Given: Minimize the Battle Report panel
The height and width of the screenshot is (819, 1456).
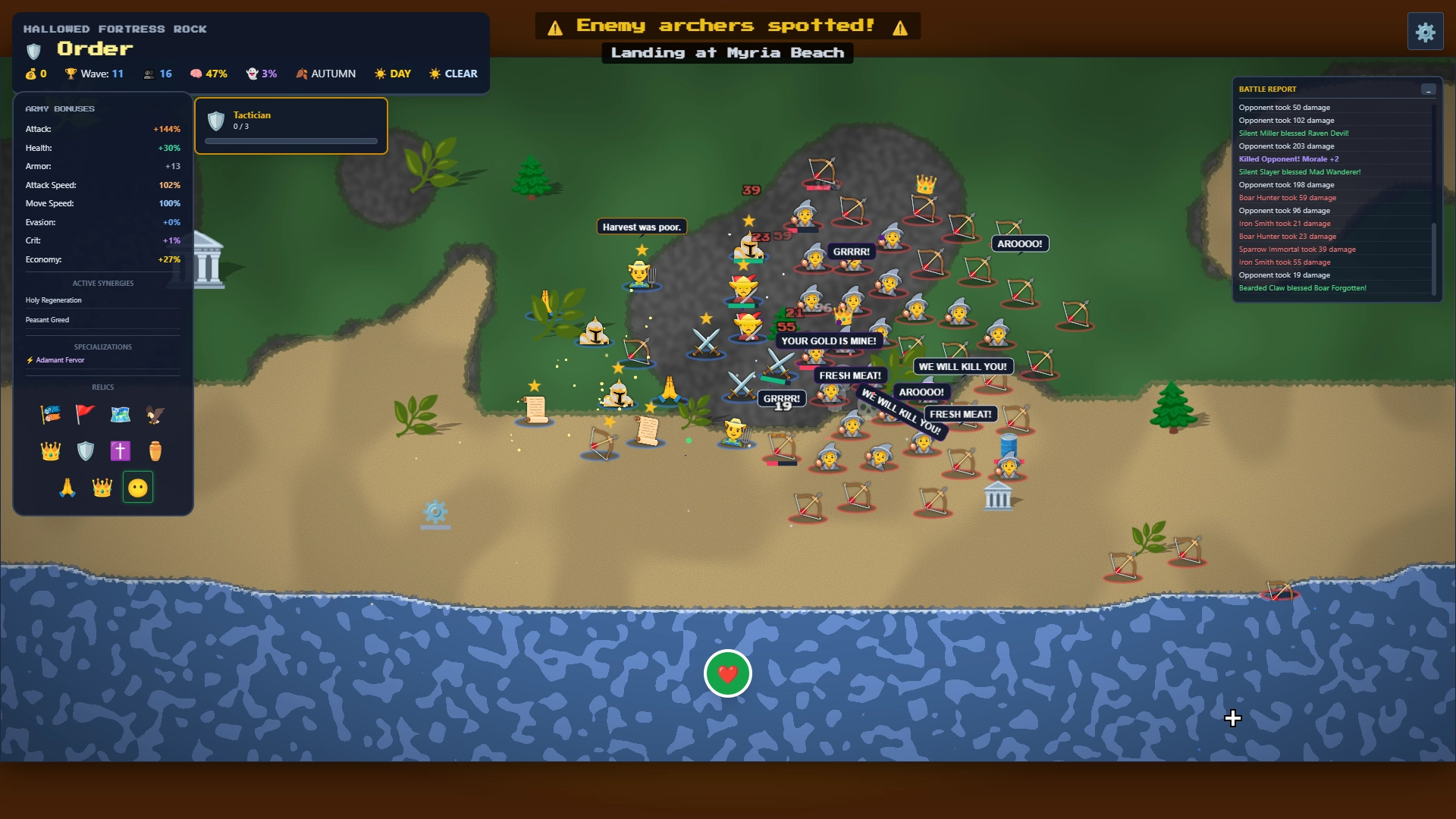Looking at the screenshot, I should [1429, 89].
